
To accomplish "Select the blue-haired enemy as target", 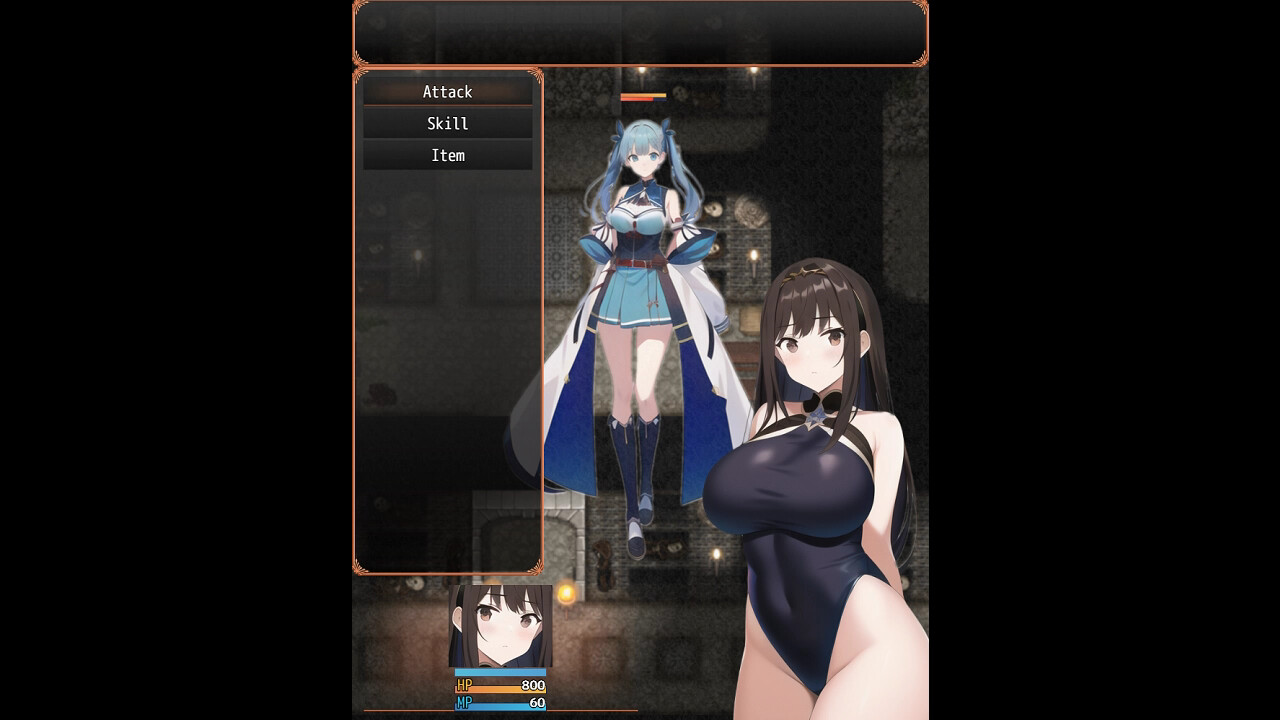I will coord(640,280).
